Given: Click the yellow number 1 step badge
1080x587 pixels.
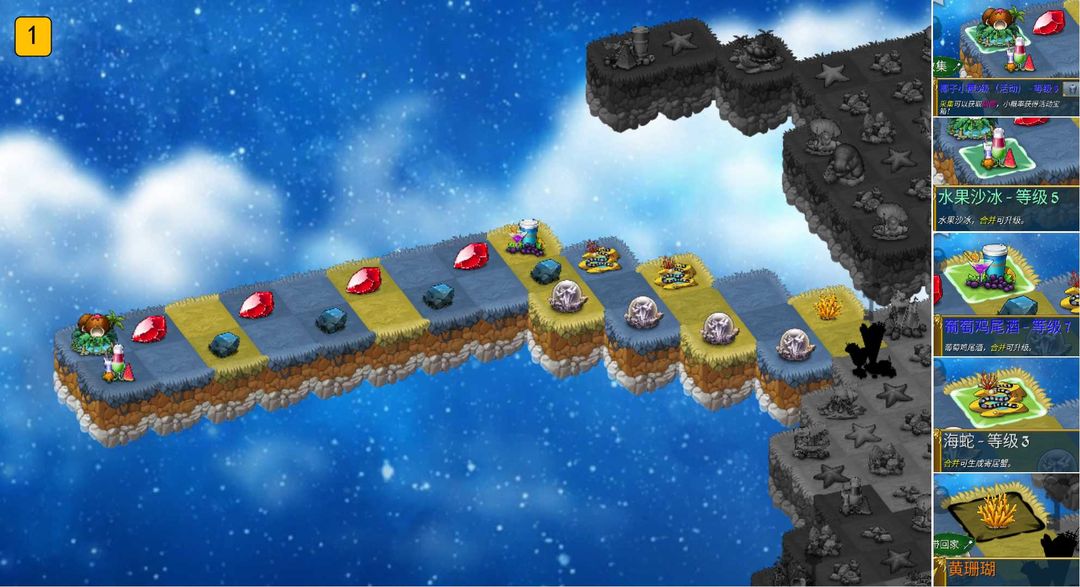Looking at the screenshot, I should pyautogui.click(x=33, y=37).
